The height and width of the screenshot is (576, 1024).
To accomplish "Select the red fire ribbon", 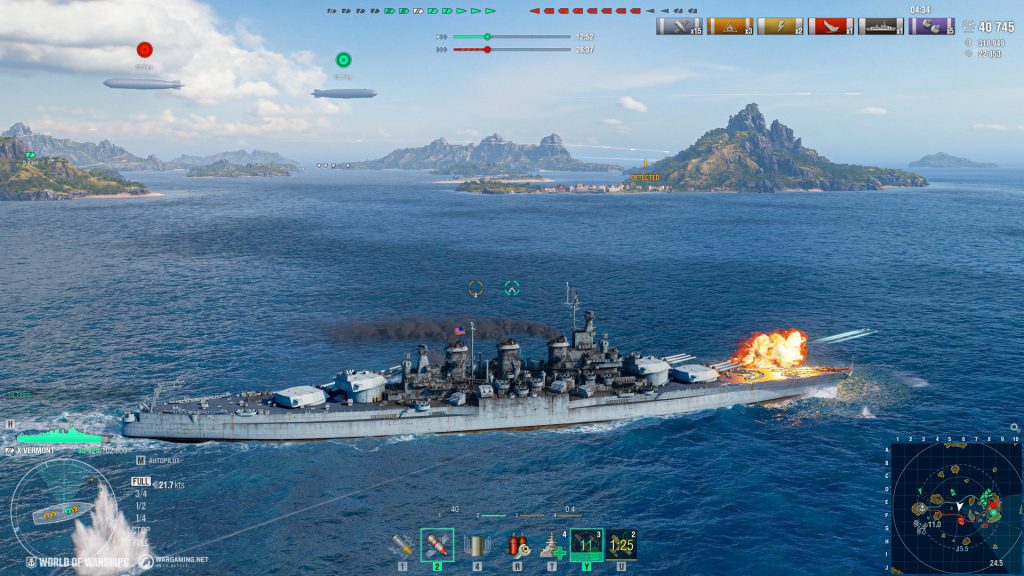I will click(830, 26).
